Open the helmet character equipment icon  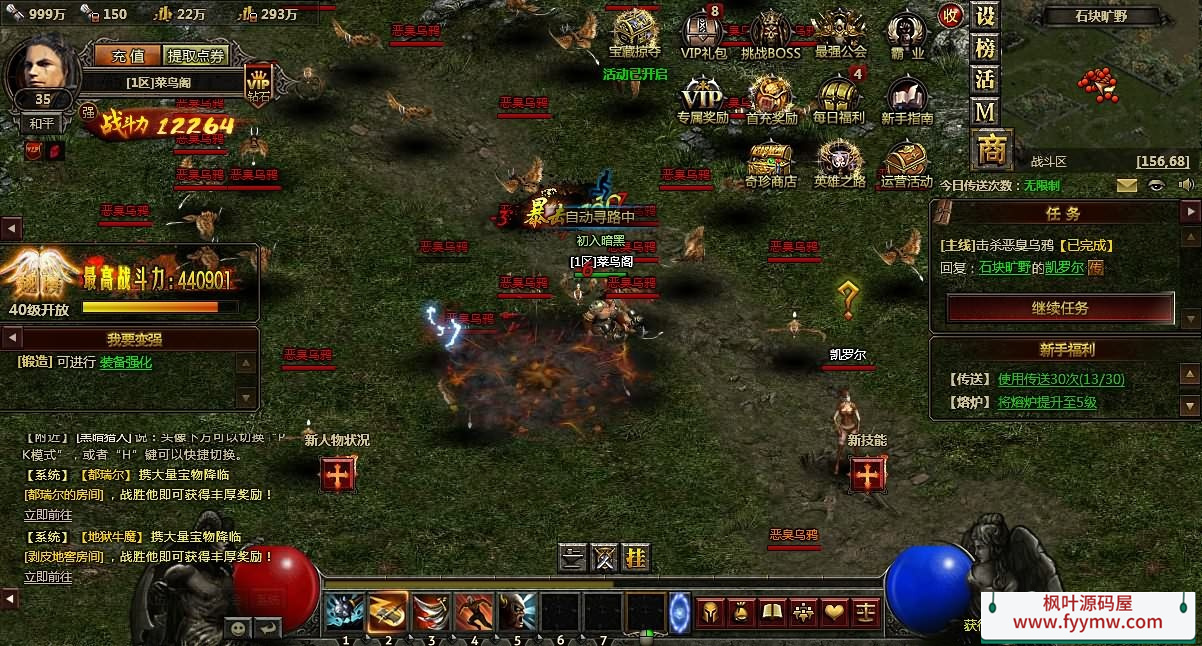click(710, 612)
